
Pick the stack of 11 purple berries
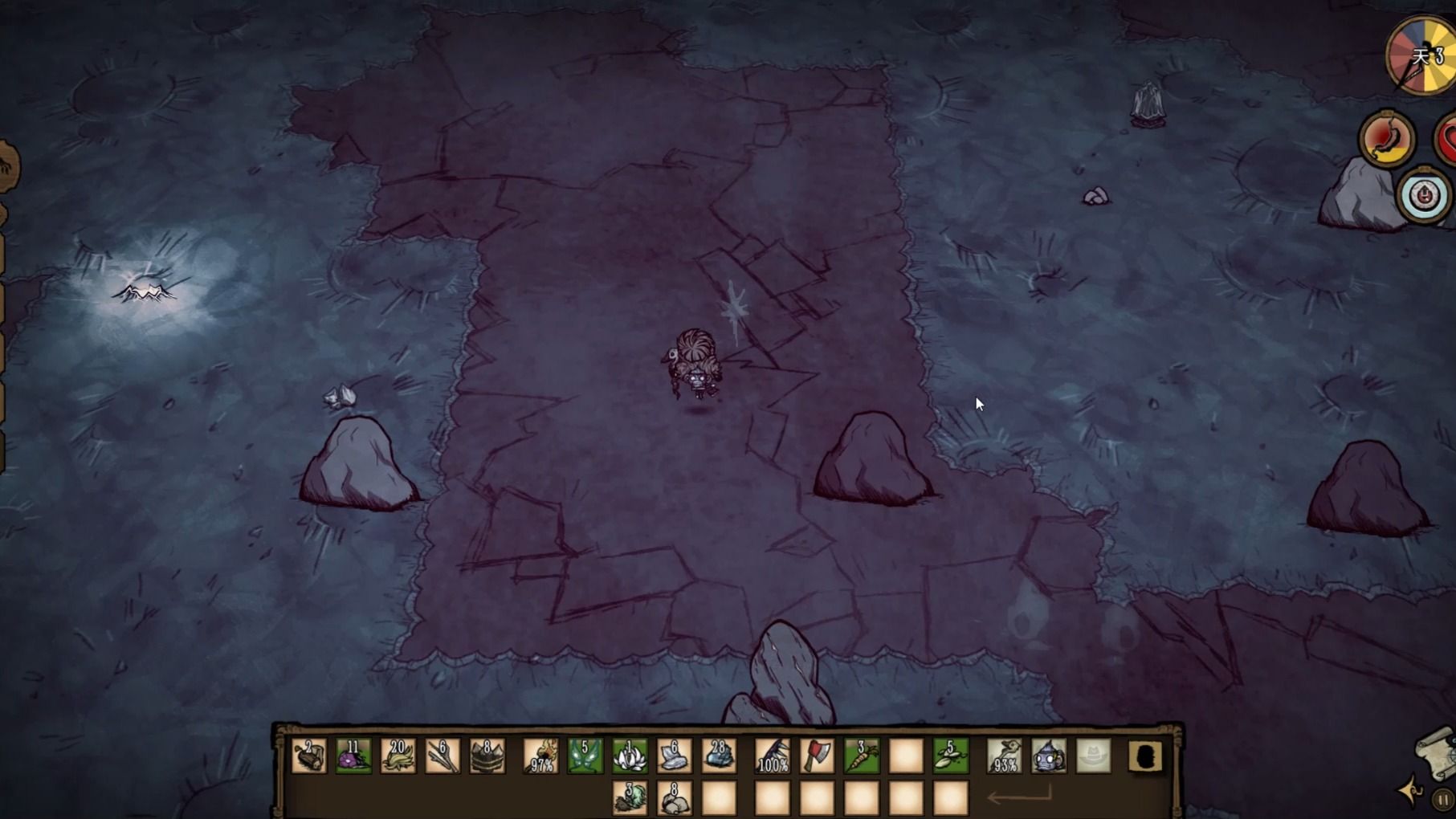[353, 756]
